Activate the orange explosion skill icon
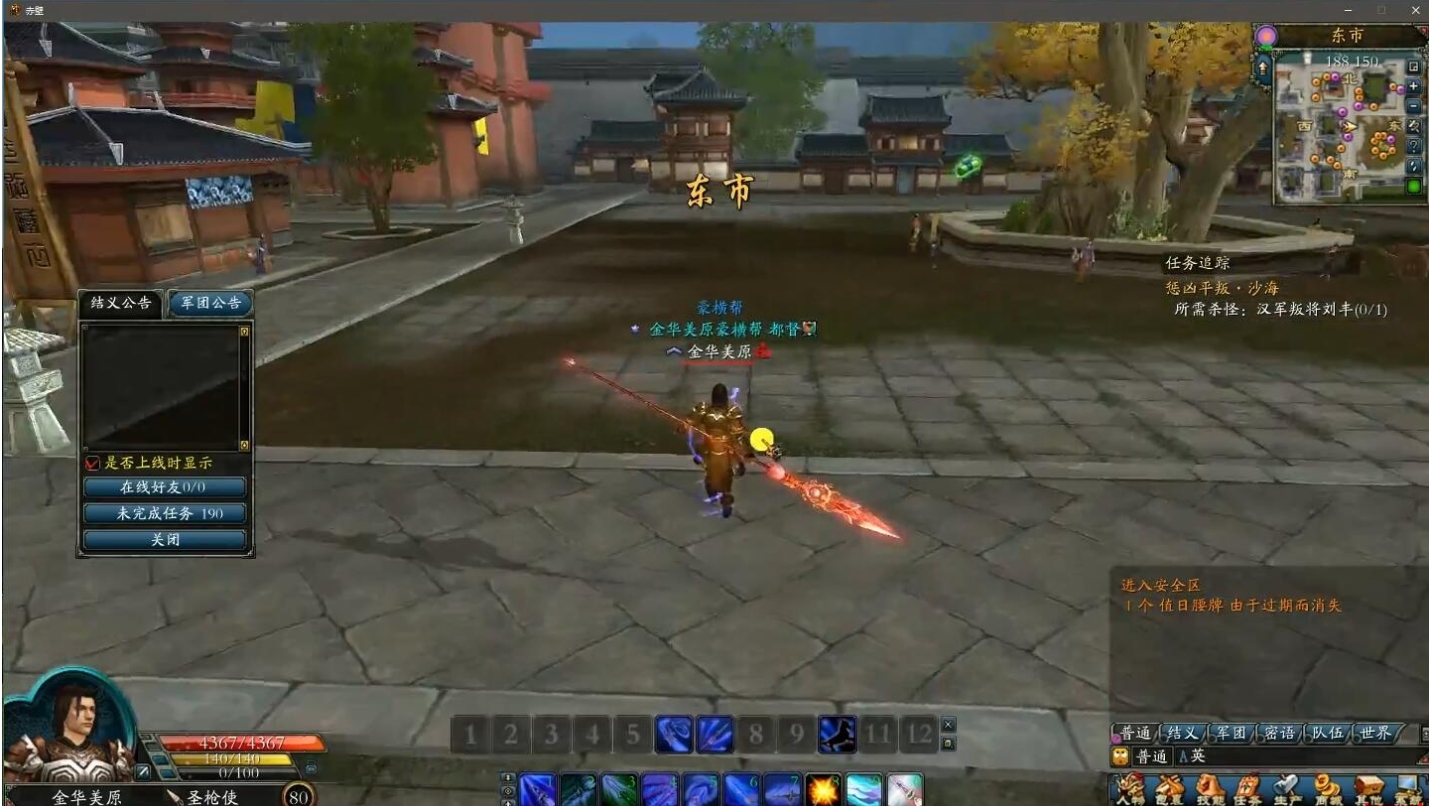This screenshot has width=1429, height=806. point(823,790)
